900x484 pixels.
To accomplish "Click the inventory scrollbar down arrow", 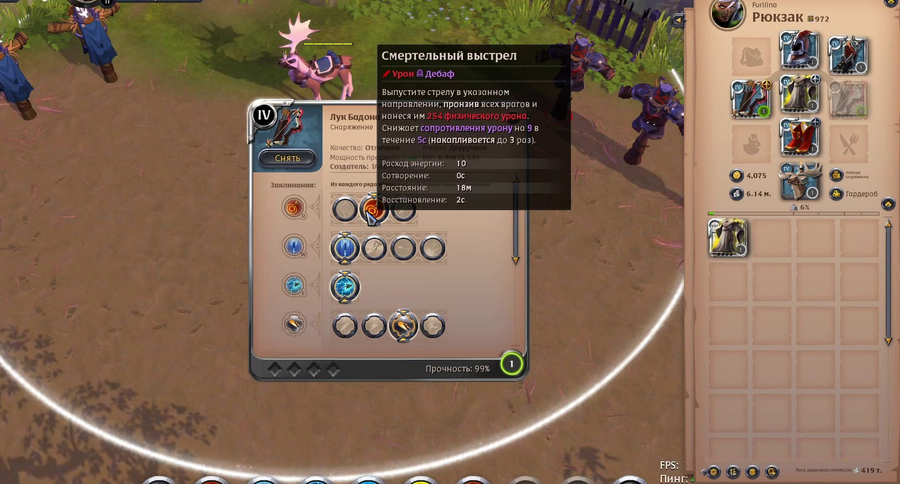I will point(889,342).
